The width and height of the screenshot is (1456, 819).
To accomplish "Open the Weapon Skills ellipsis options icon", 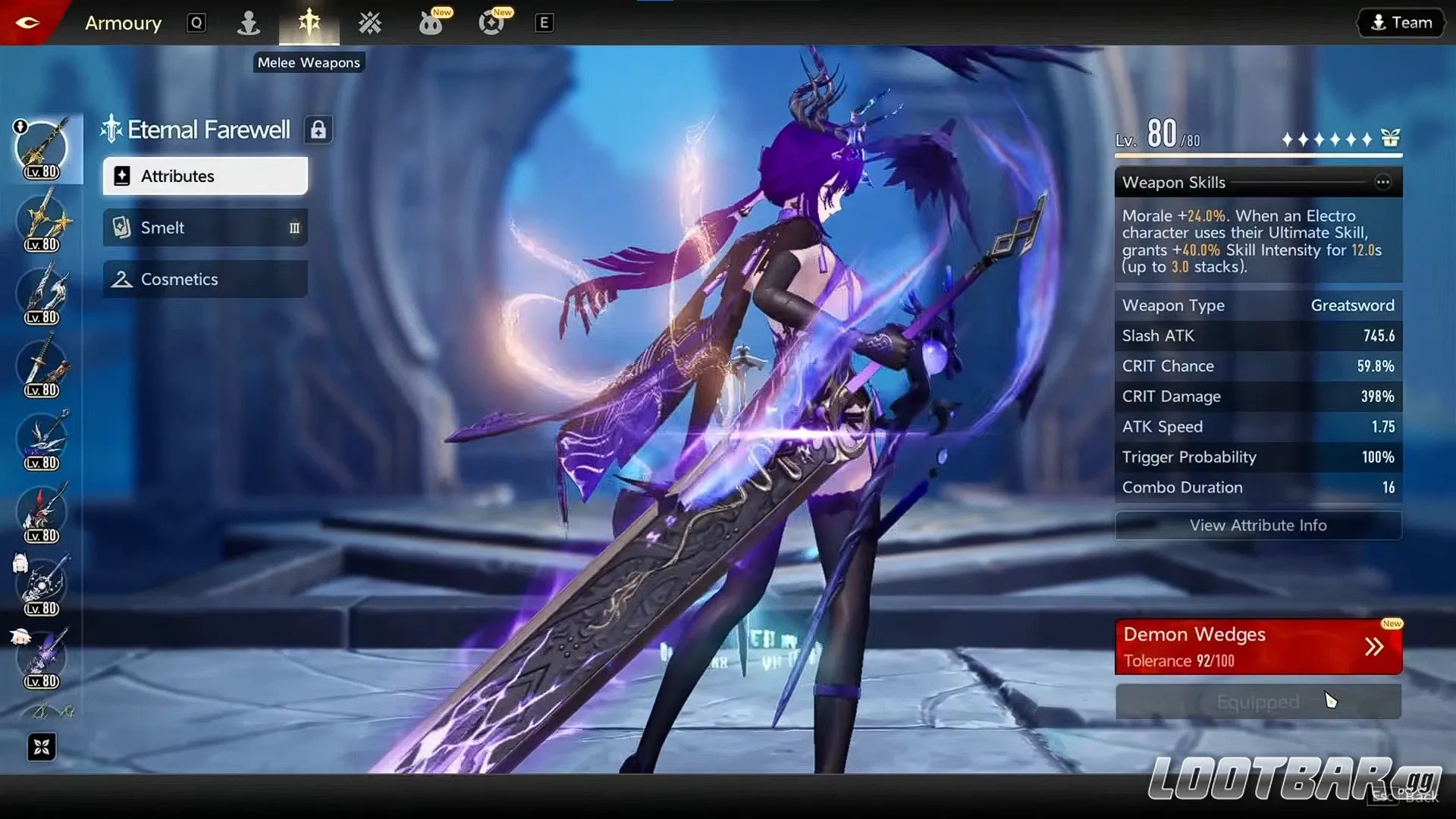I will [1384, 182].
